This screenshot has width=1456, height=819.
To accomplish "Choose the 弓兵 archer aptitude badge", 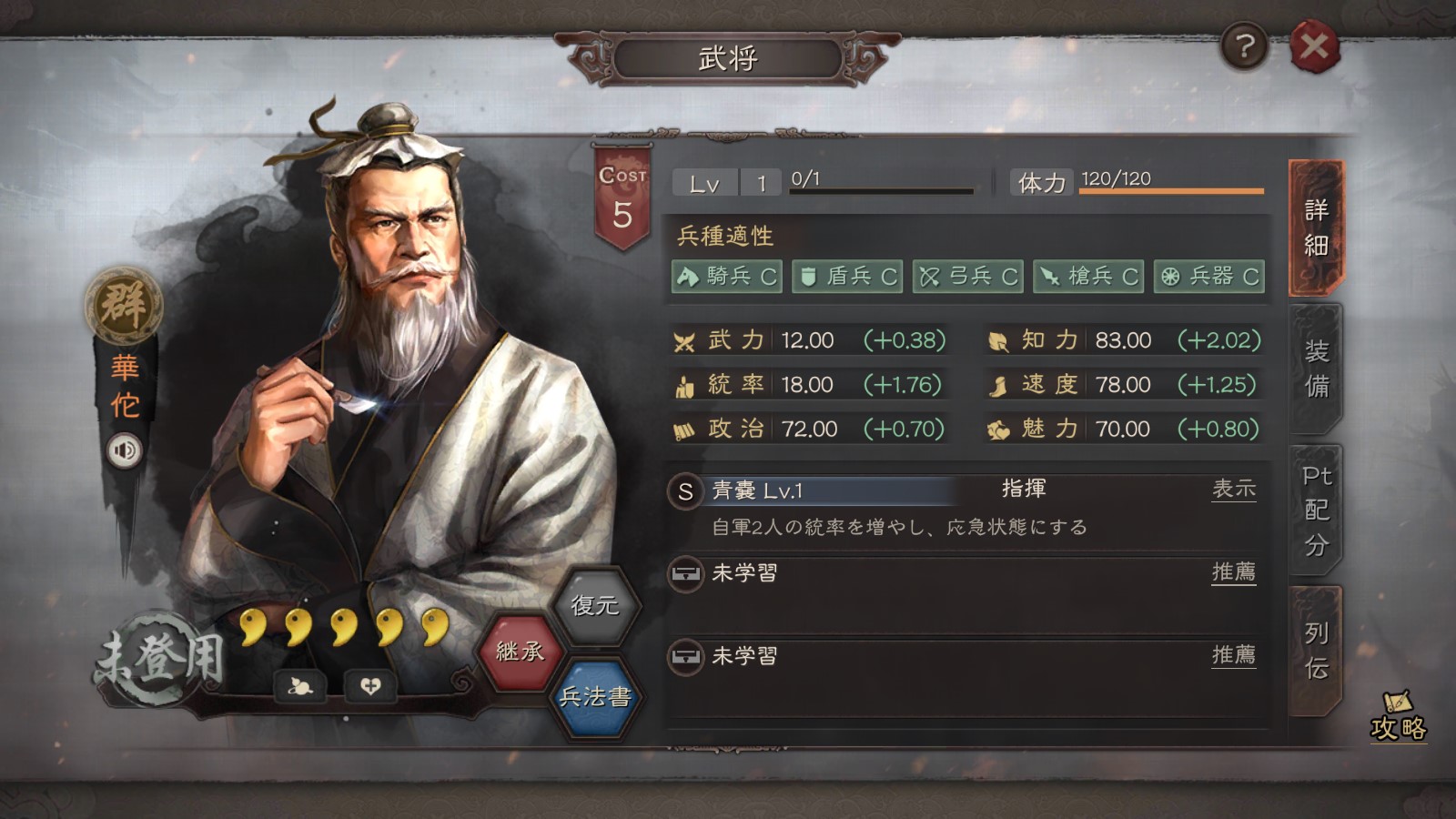I will tap(968, 276).
